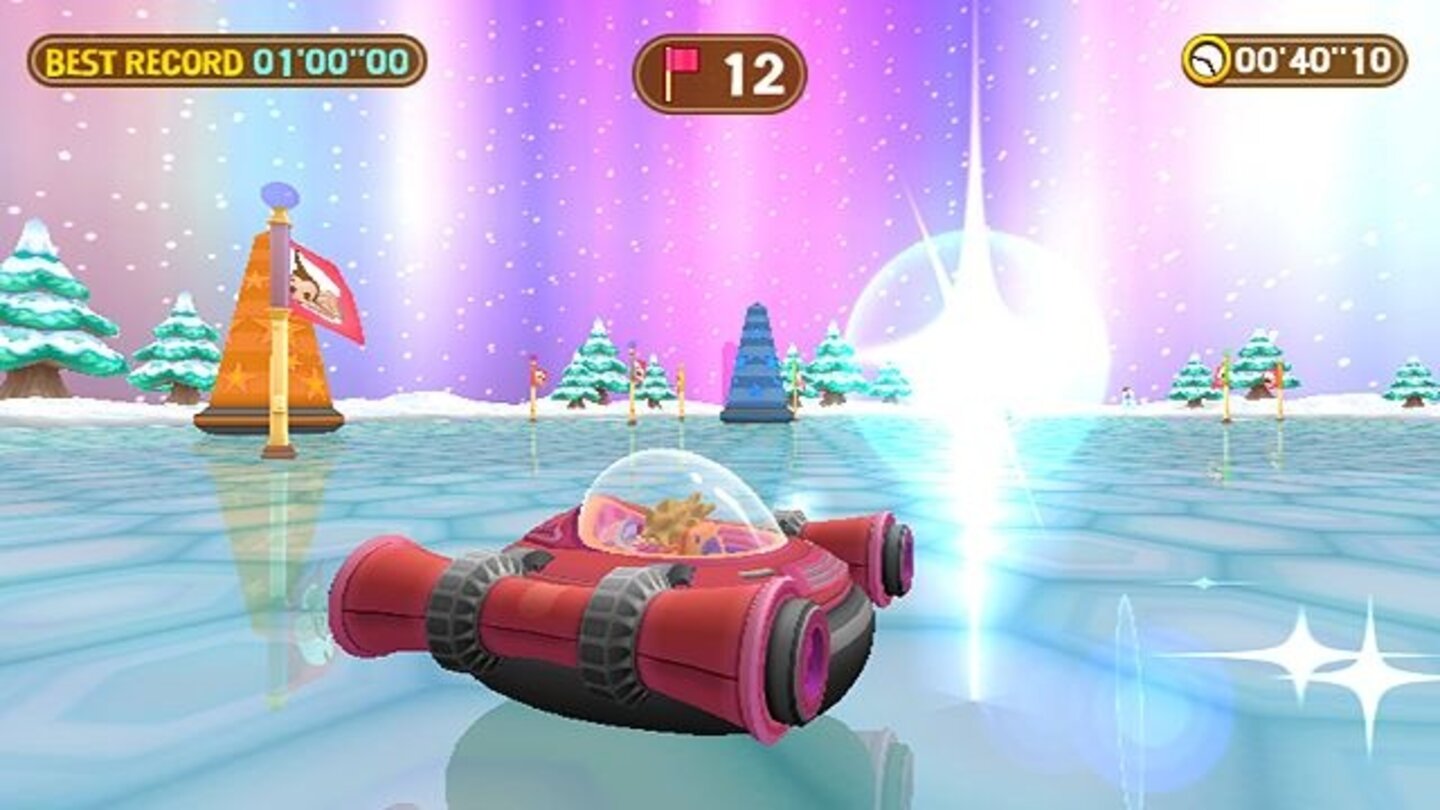Click the teal record time 01'00"00
The height and width of the screenshot is (810, 1440).
330,62
